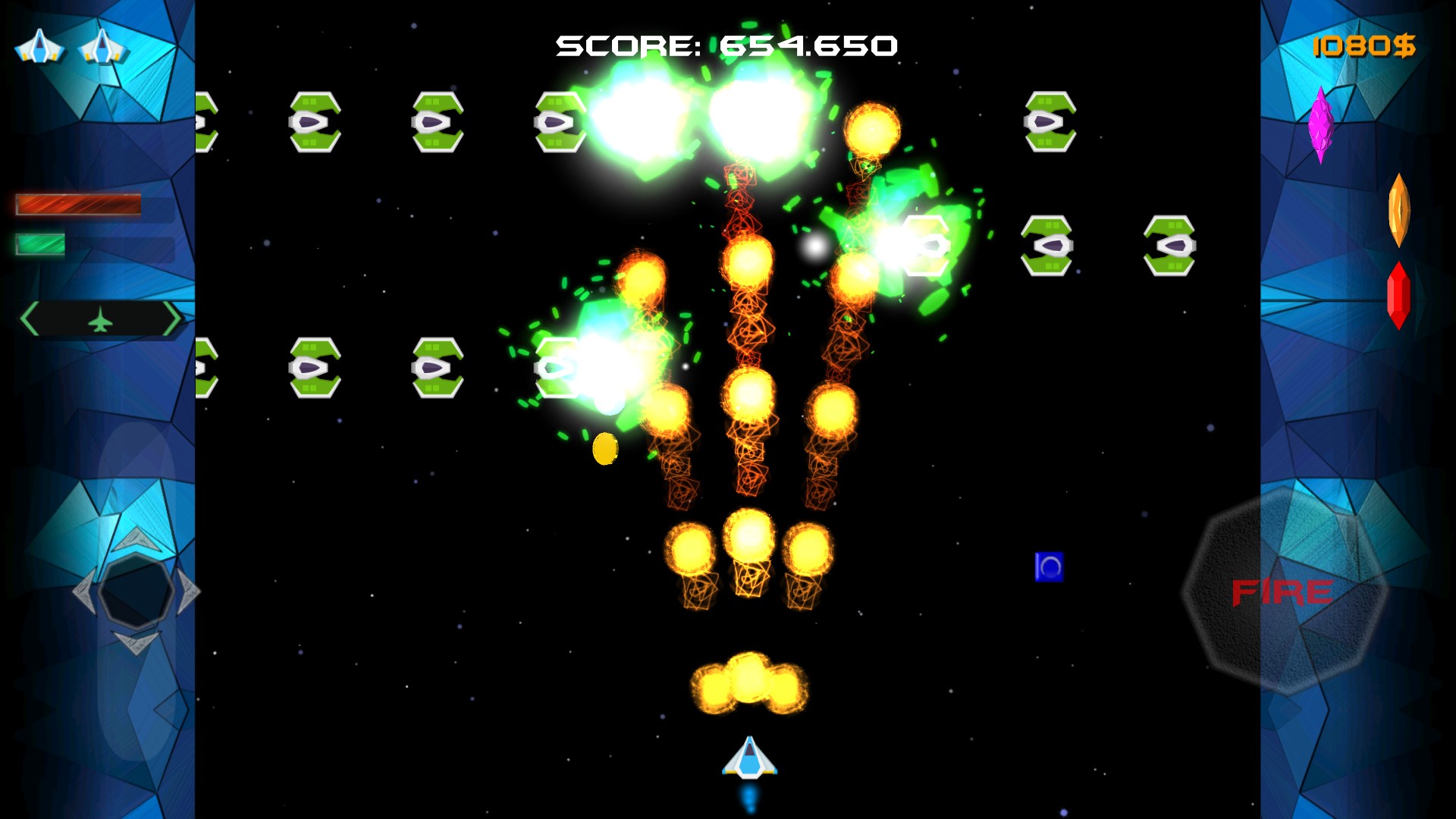Activate the magenta crystal power-up
The width and height of the screenshot is (1456, 819).
[1320, 124]
